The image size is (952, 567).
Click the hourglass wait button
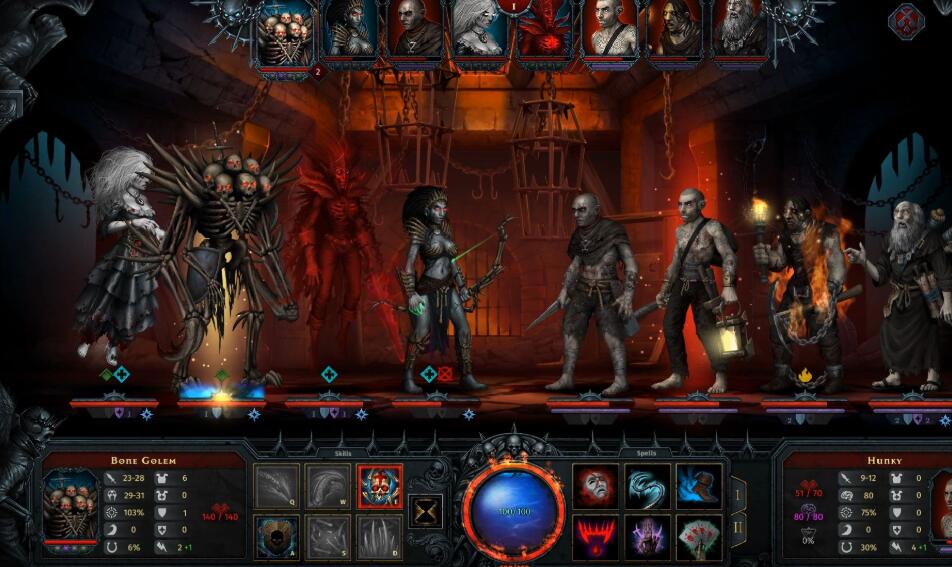[x=427, y=512]
